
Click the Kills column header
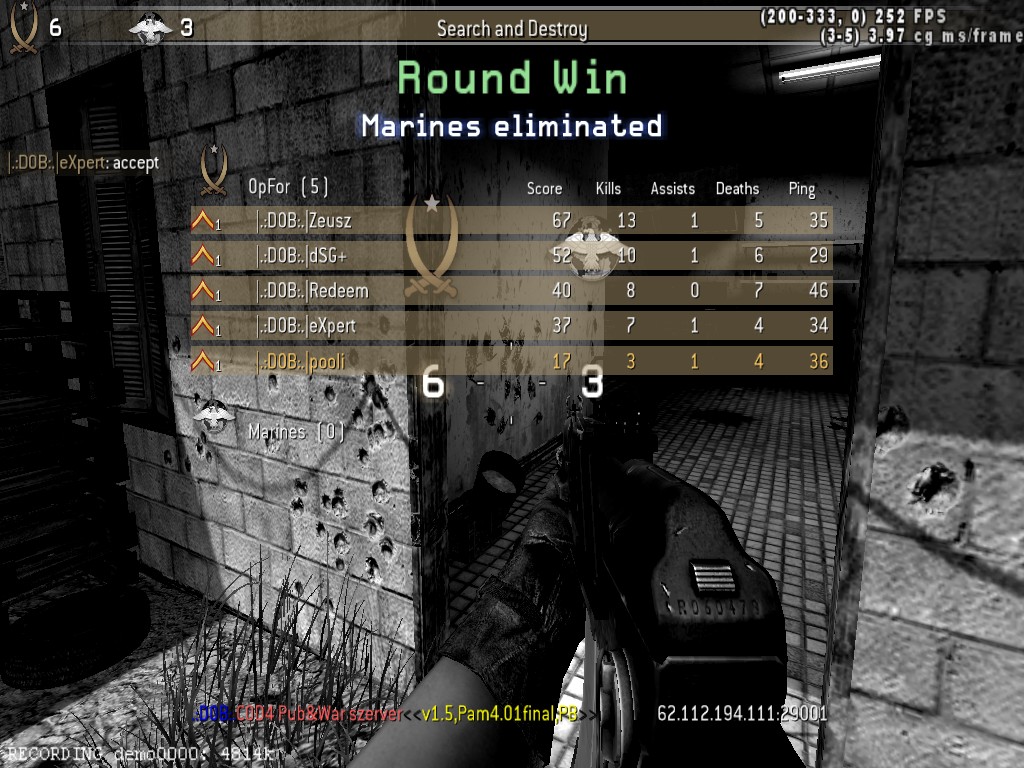[608, 188]
